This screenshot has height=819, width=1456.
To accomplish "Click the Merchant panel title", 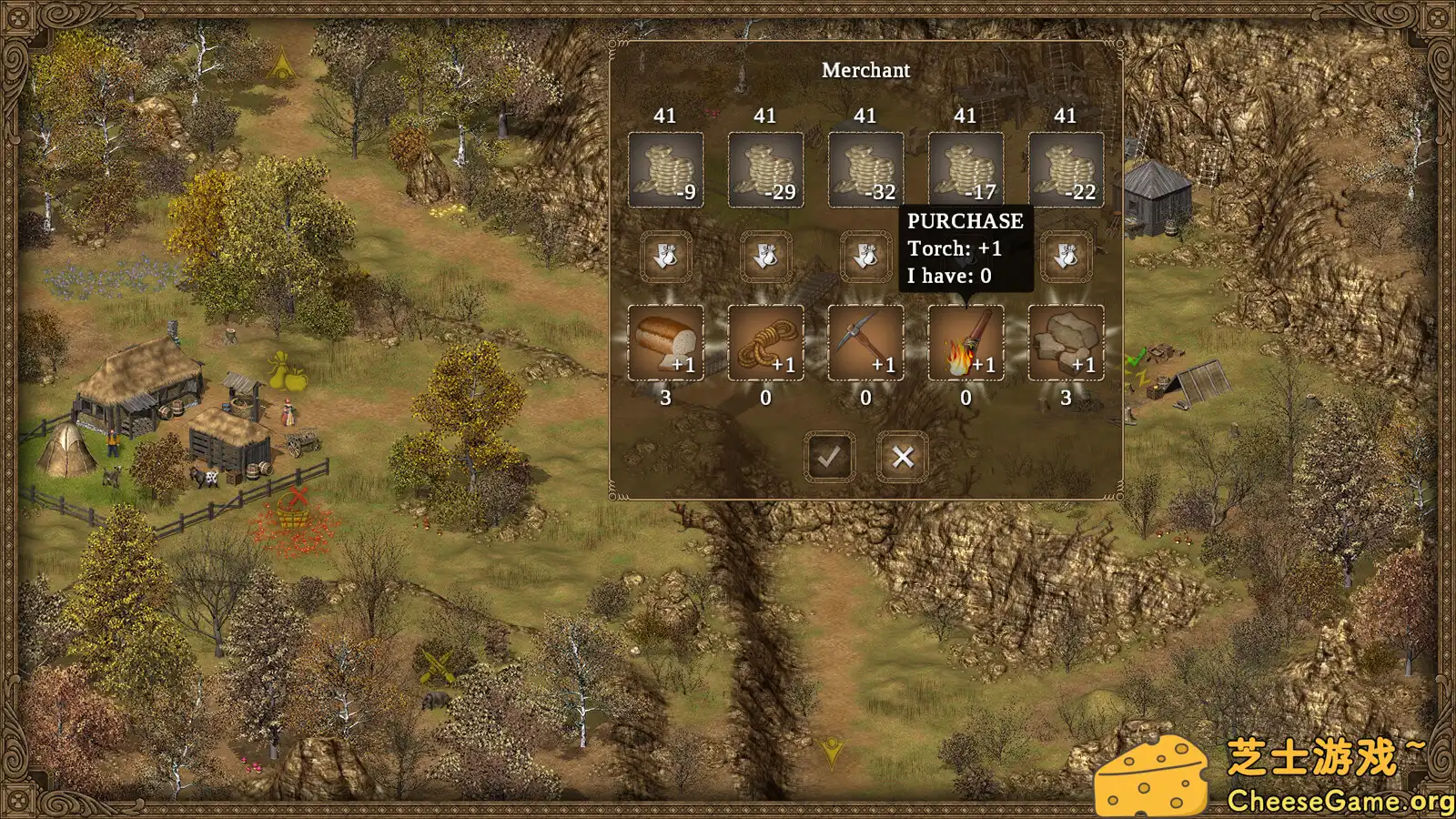I will [866, 70].
